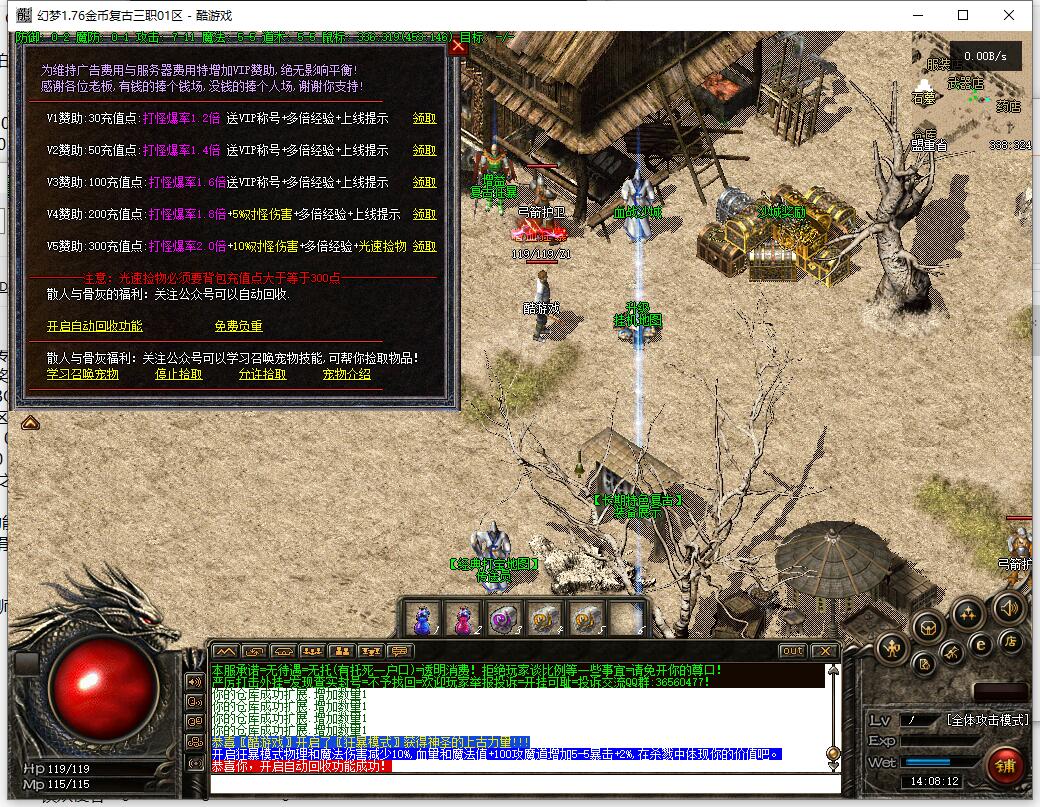Select the blue potion in hotbar slot 1
Viewport: 1040px width, 807px height.
click(422, 618)
